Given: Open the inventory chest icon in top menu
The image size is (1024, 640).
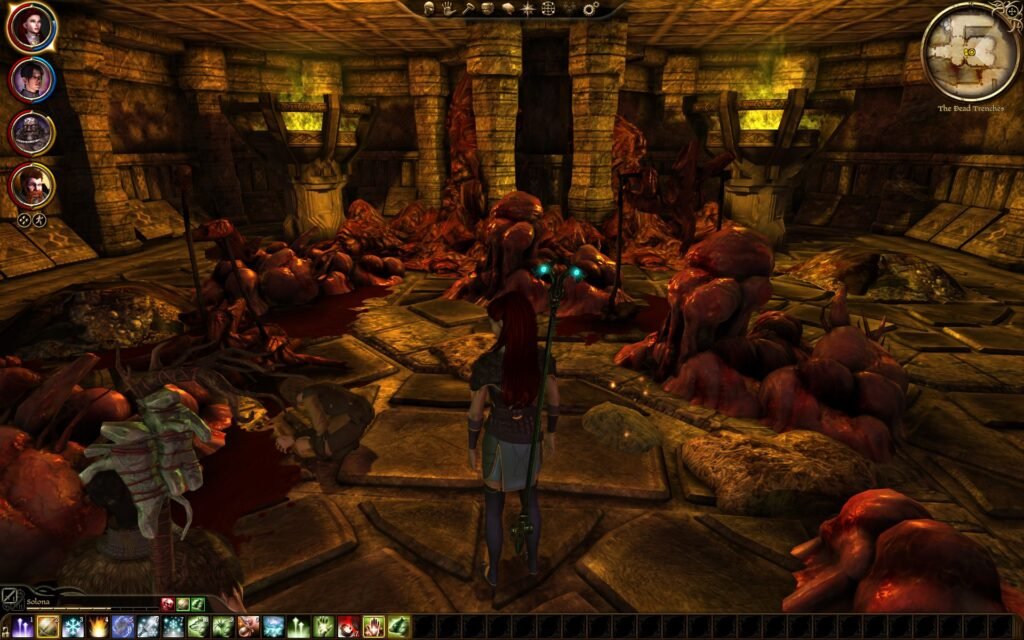Looking at the screenshot, I should coord(487,8).
